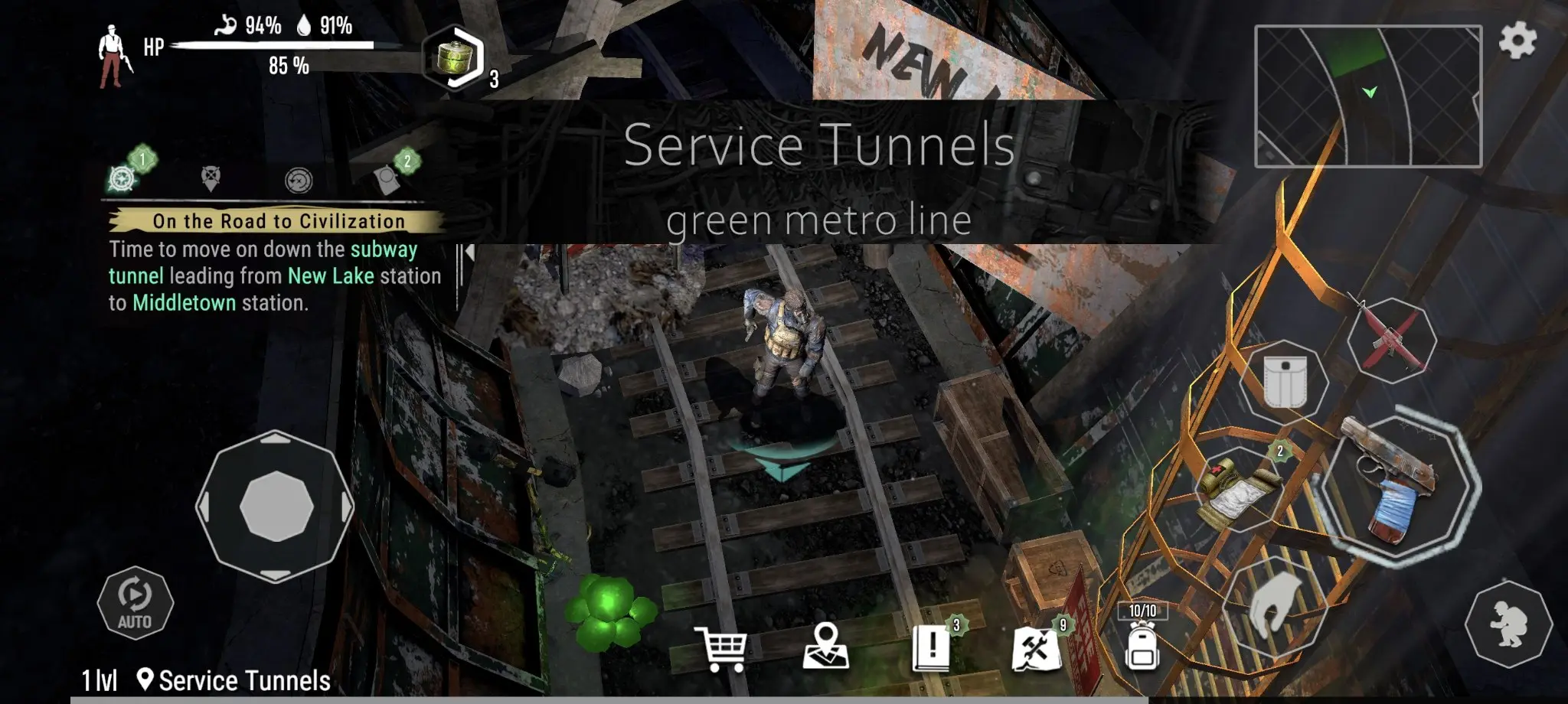Switch to the skull map-pin quest tab
Viewport: 1568px width, 704px height.
coord(211,179)
